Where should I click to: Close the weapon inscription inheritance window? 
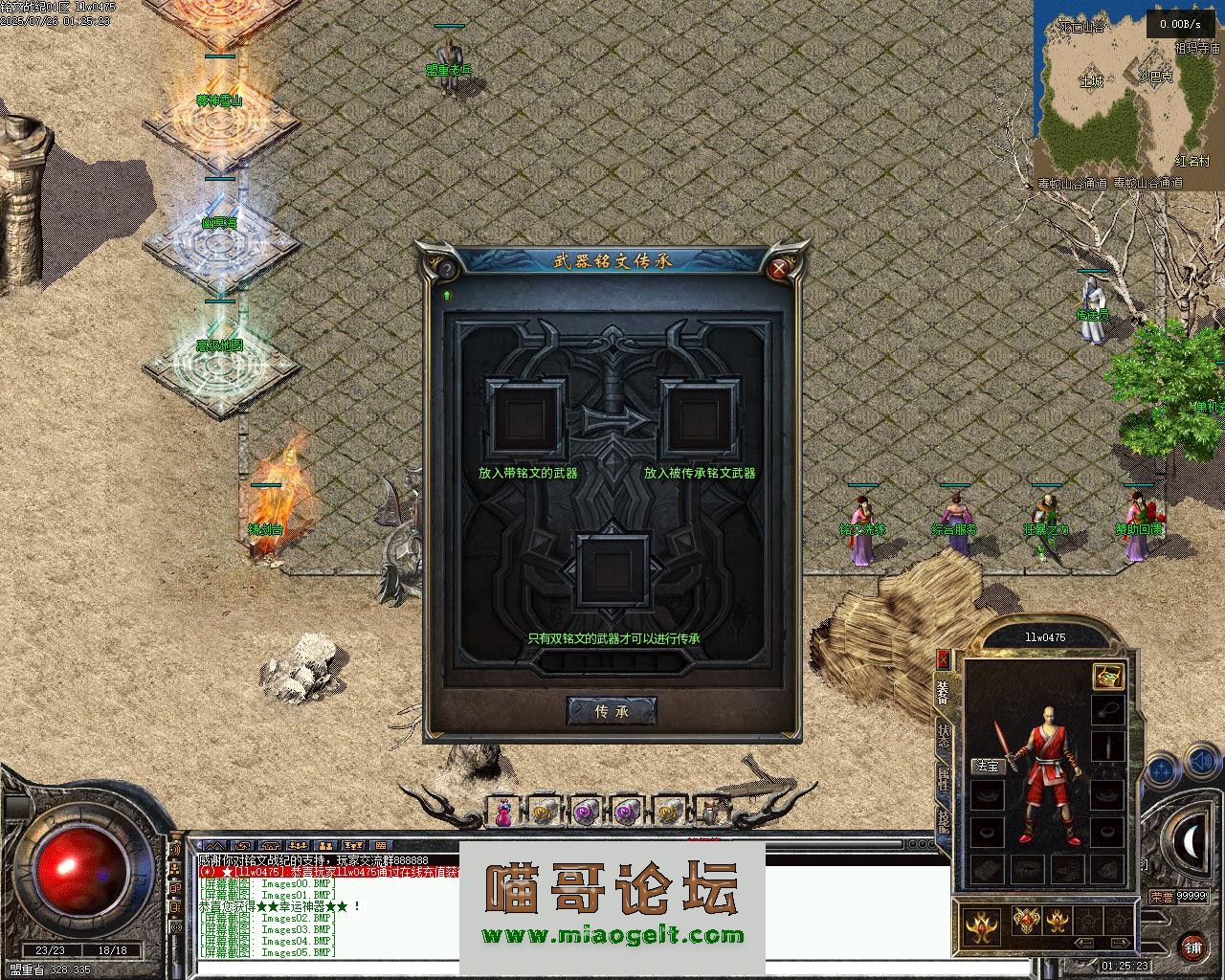coord(779,269)
